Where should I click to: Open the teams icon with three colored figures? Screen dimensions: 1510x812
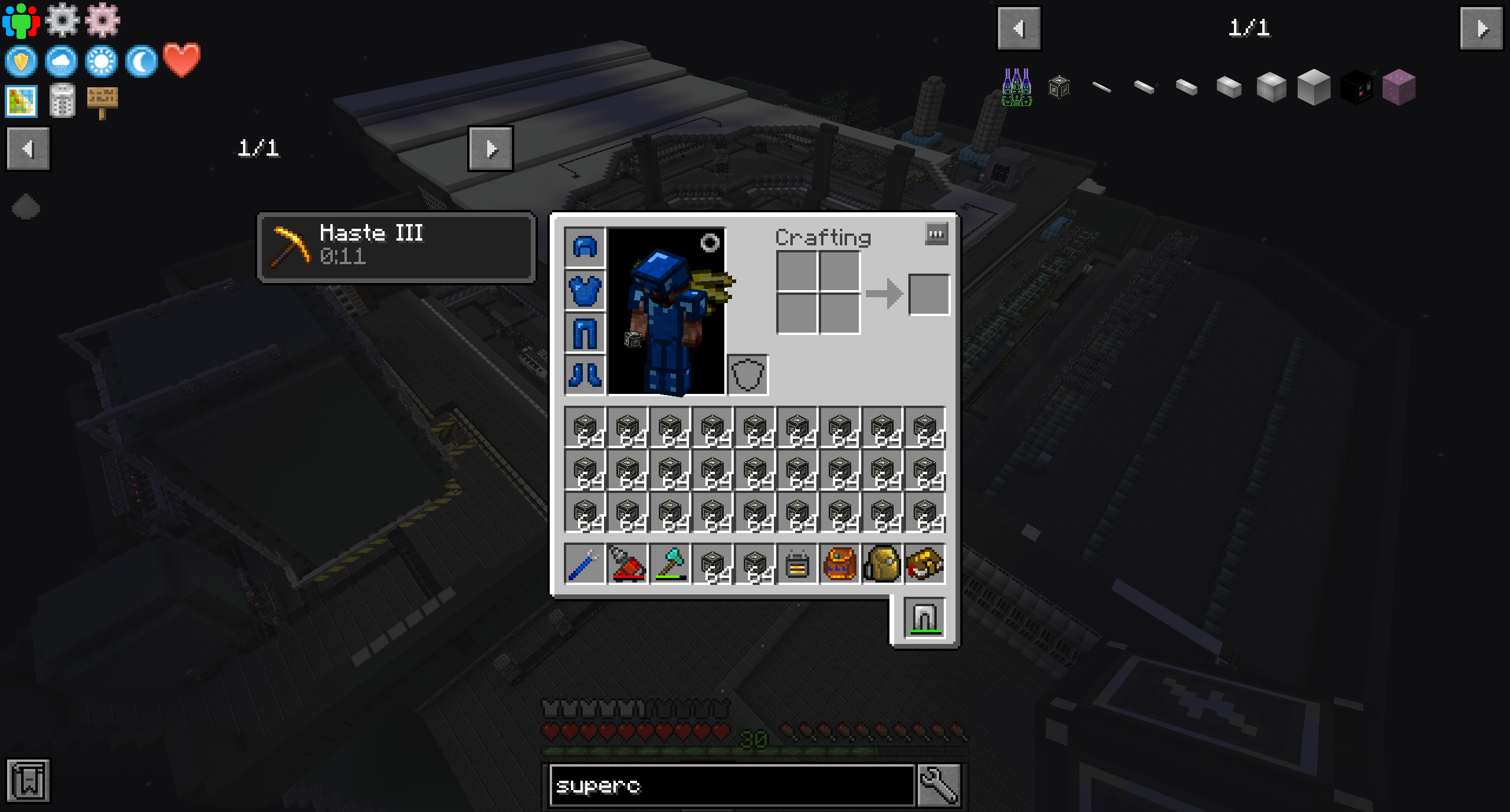tap(21, 21)
